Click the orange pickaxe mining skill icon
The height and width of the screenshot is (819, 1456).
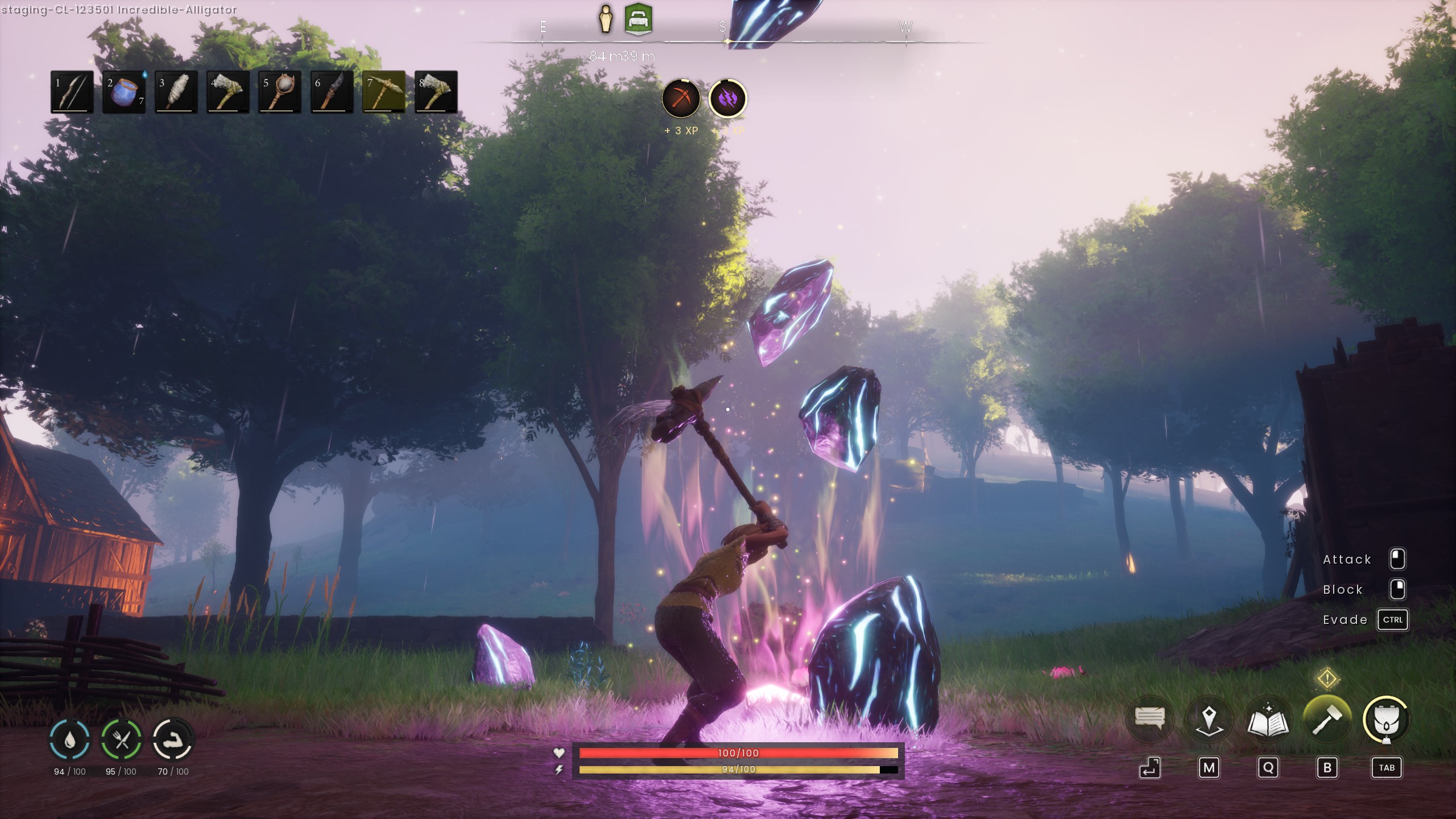(681, 99)
